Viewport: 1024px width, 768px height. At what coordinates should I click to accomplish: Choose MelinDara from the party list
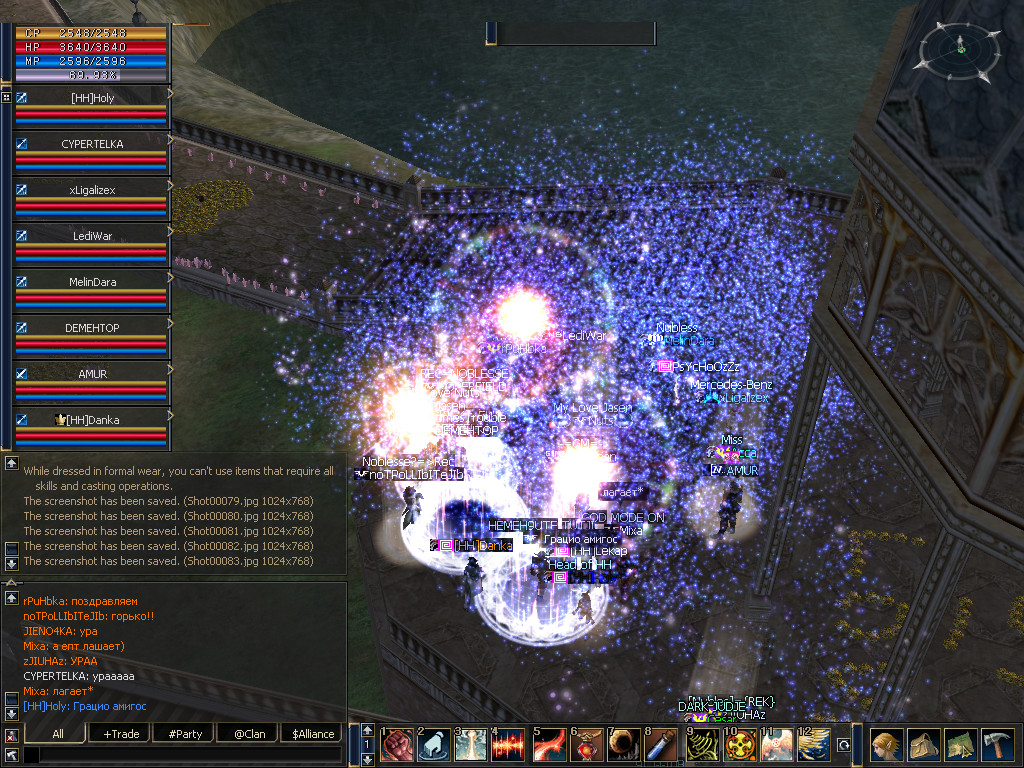click(x=92, y=282)
